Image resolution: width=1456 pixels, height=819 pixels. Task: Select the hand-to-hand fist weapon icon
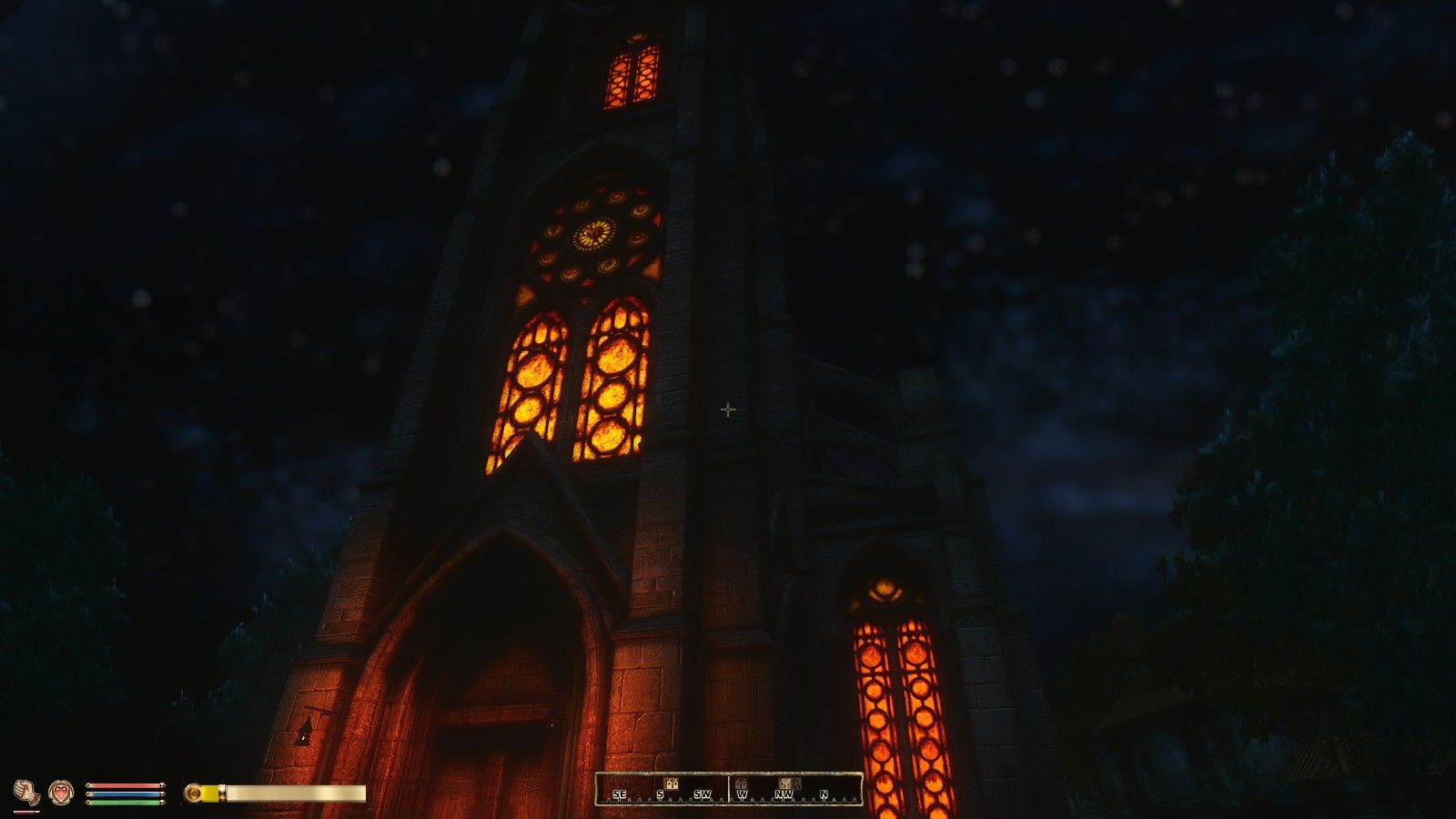(x=25, y=790)
